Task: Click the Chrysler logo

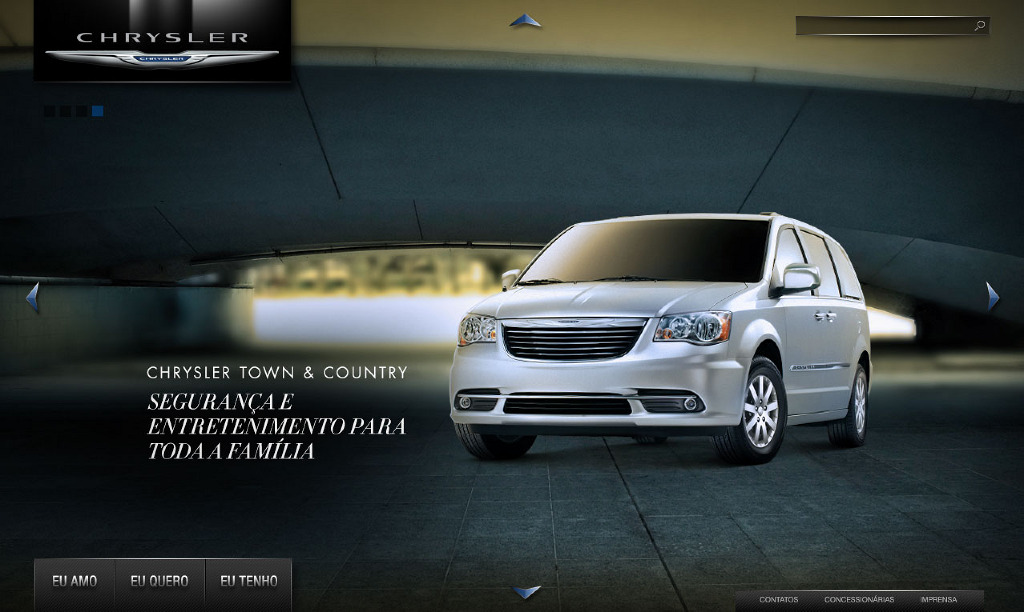Action: pos(162,45)
